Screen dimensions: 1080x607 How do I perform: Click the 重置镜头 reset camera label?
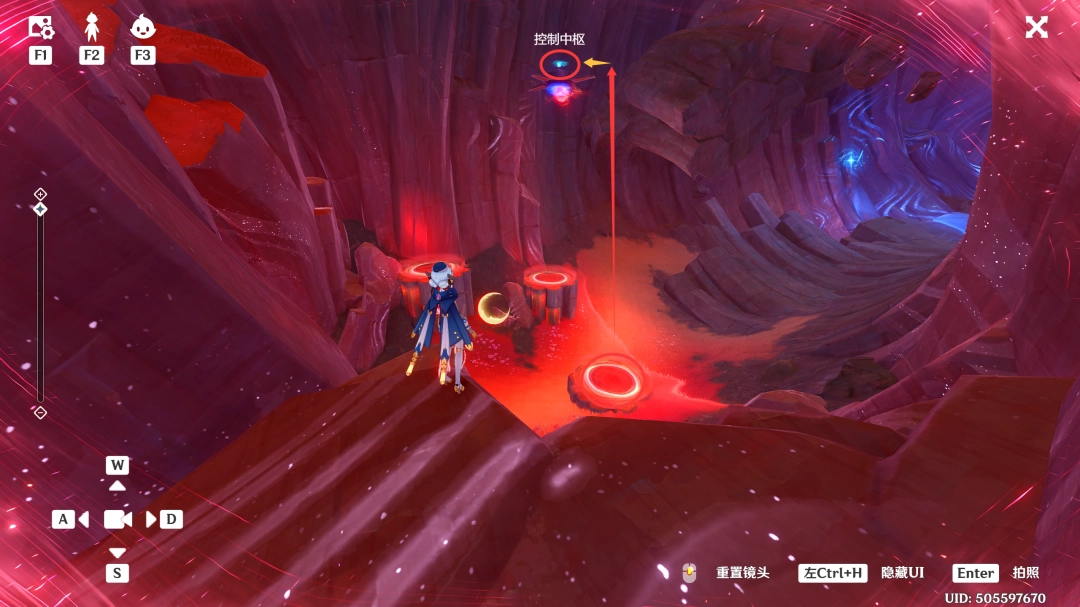[742, 573]
